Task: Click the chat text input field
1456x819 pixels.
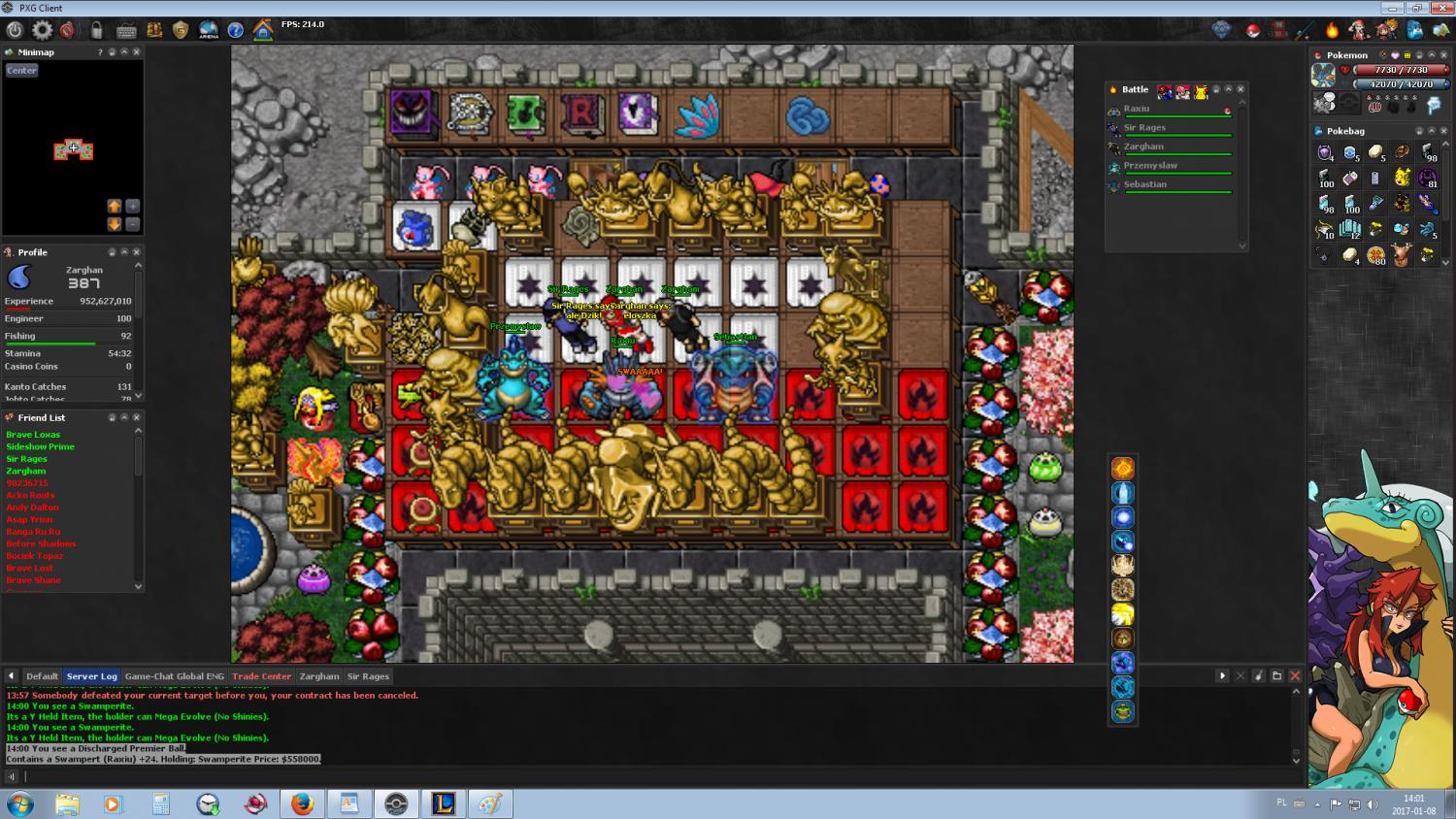Action: [650, 776]
